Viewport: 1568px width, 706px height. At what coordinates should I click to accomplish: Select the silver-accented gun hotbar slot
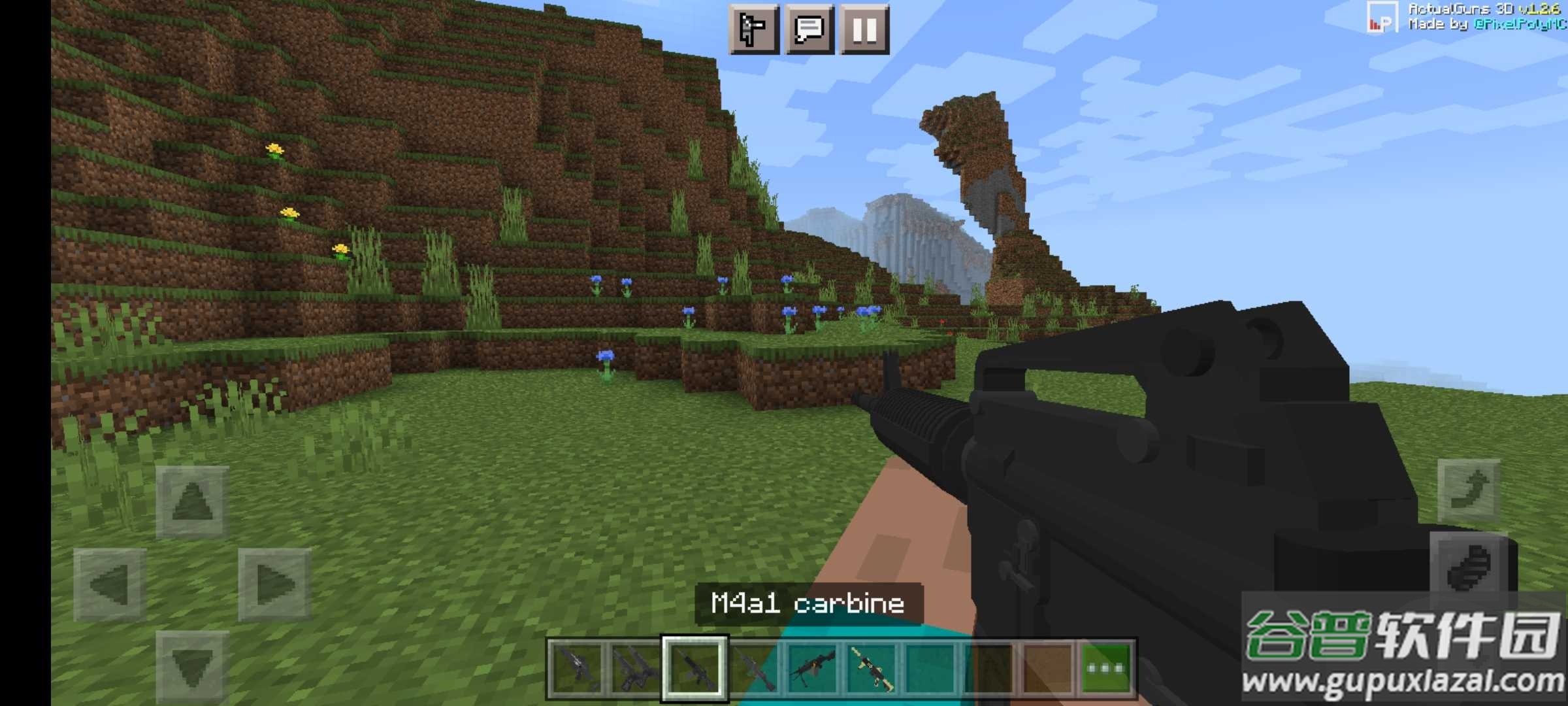coord(576,668)
